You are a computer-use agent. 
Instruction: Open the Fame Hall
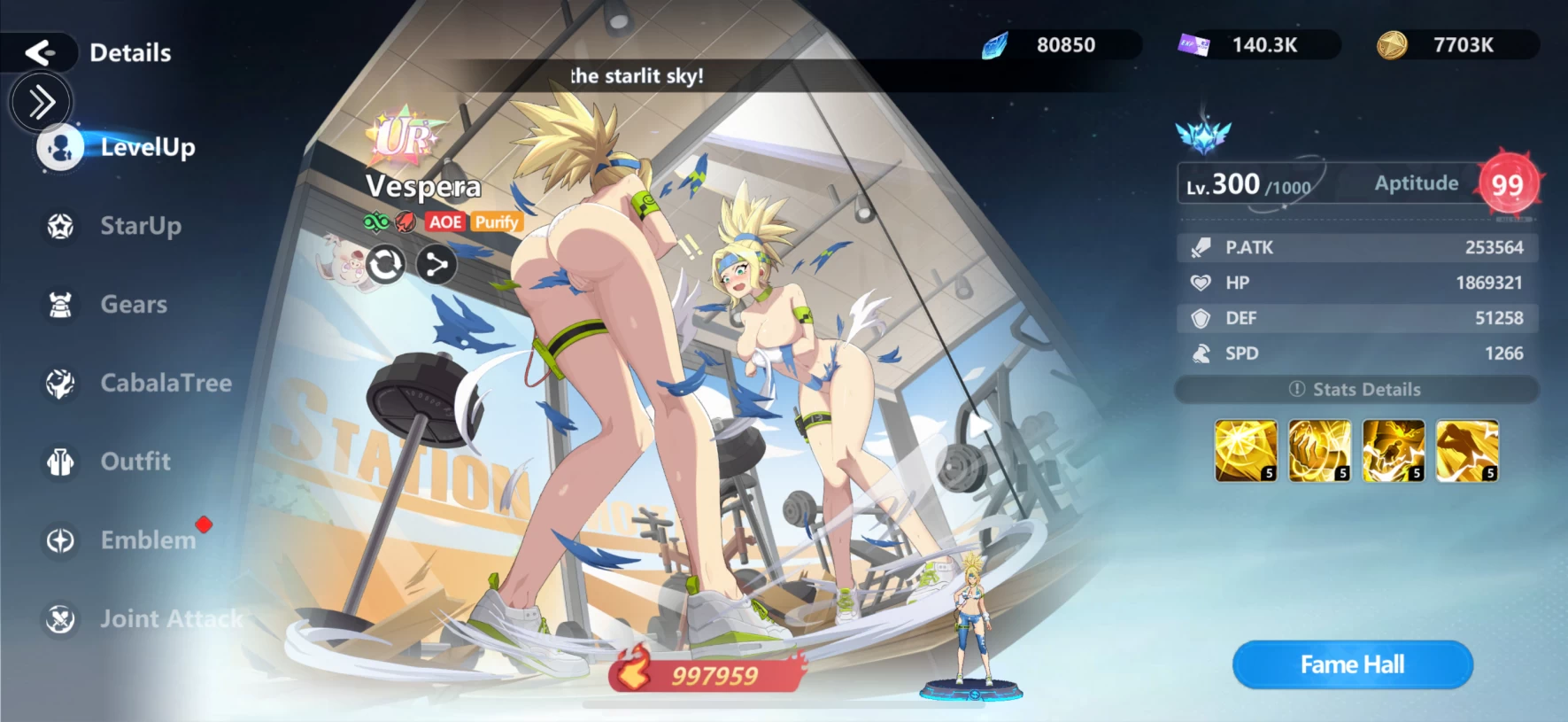tap(1352, 664)
